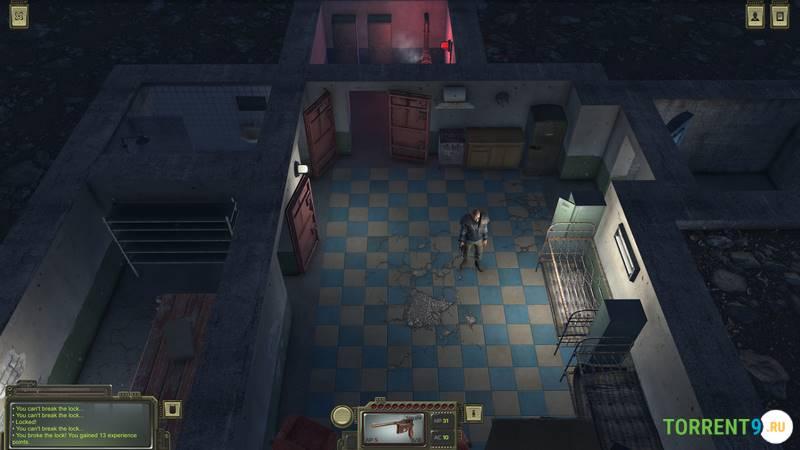Open the journal notes icon
800x450 pixels.
[780, 17]
